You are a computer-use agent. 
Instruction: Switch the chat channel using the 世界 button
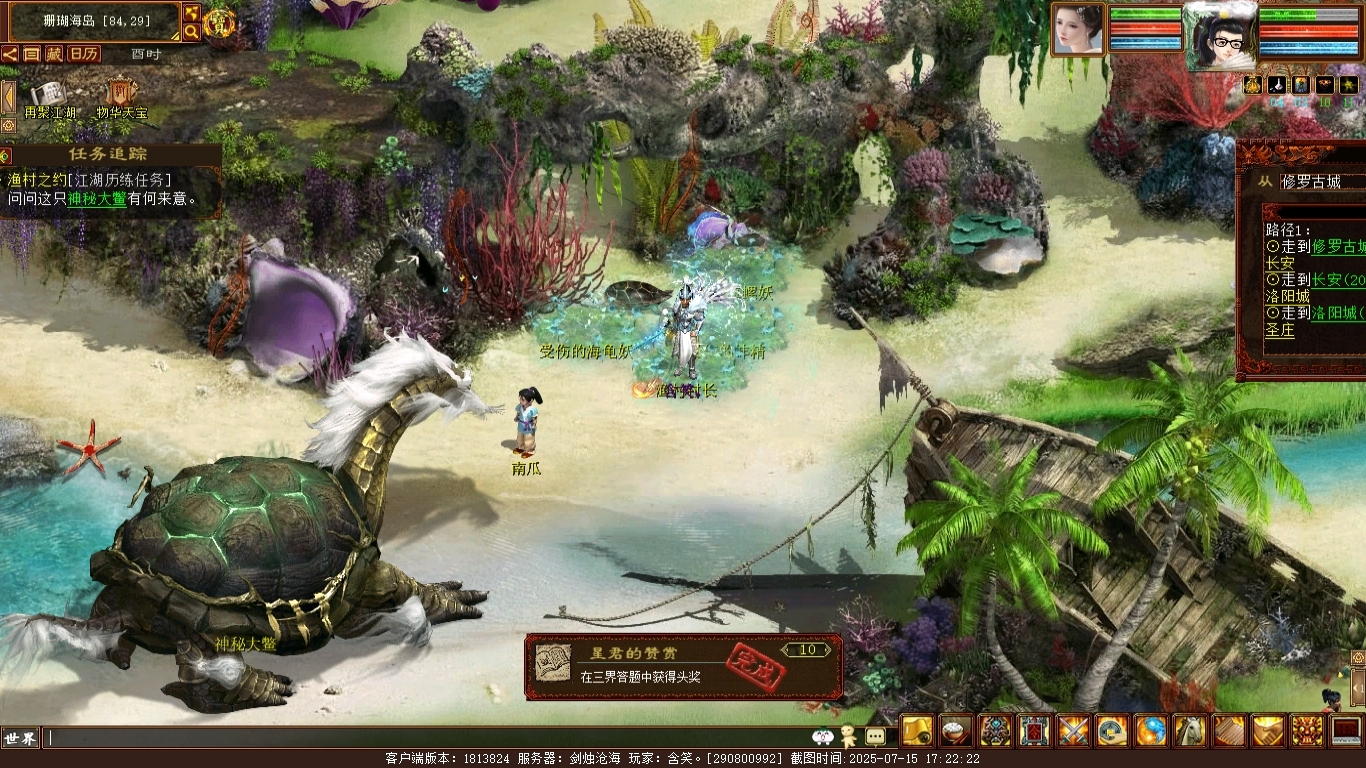click(x=20, y=738)
